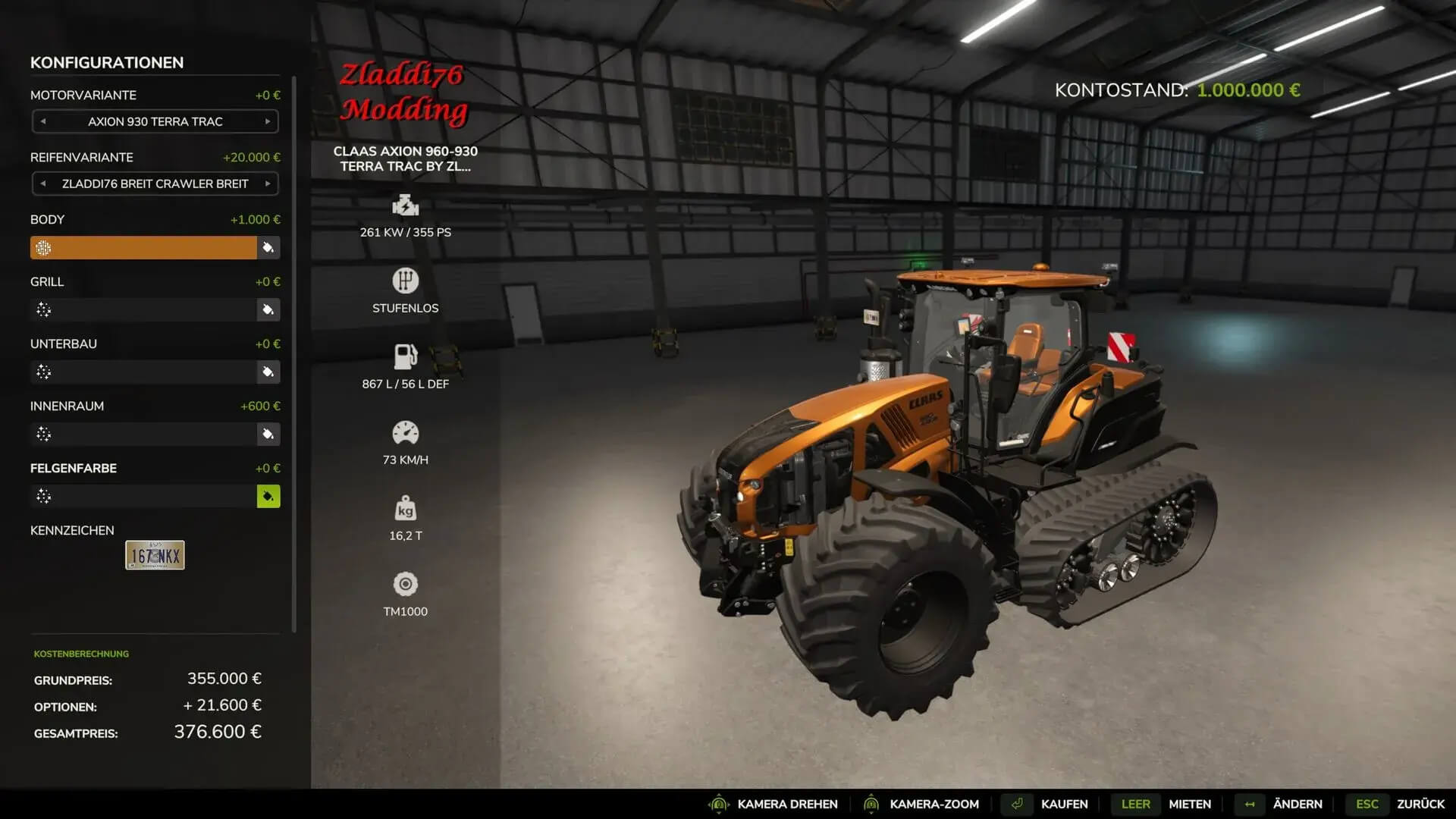This screenshot has width=1456, height=819.
Task: Open the Kennzeichen license plate editor
Action: pos(155,555)
